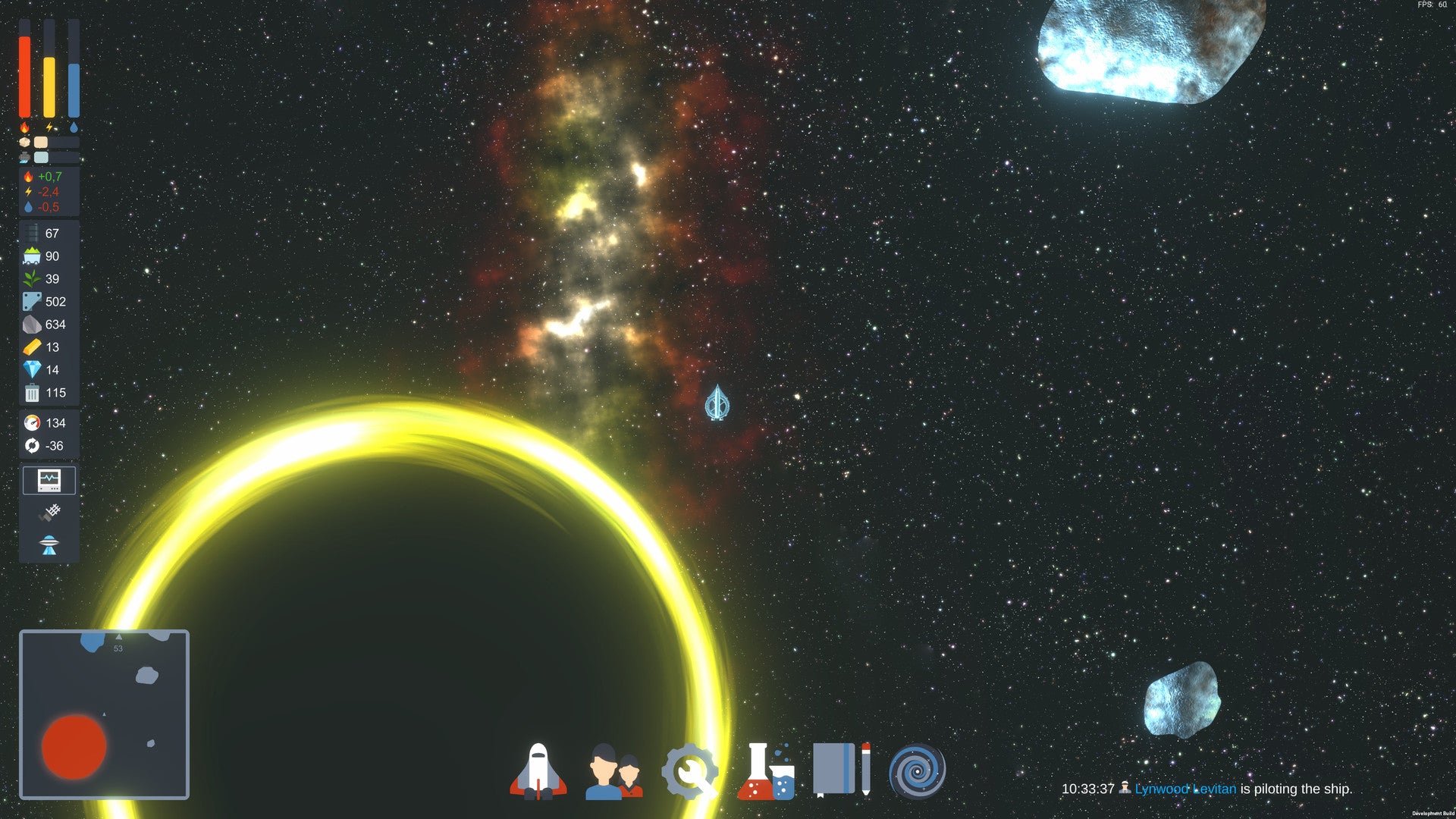Activate the satellite scanner icon
Image resolution: width=1456 pixels, height=819 pixels.
click(x=49, y=513)
